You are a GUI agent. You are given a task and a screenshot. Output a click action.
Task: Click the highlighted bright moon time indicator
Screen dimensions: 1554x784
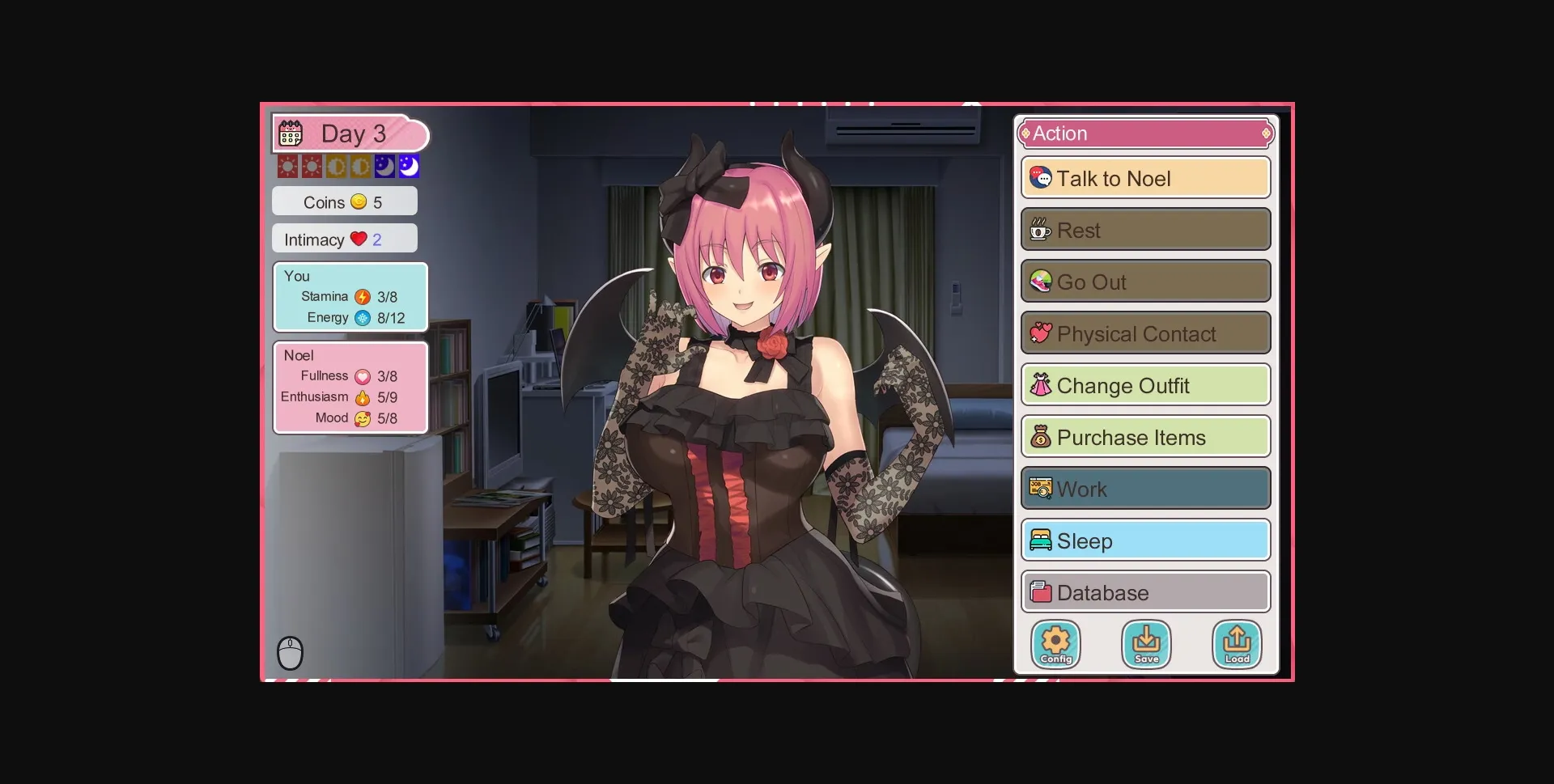(x=409, y=165)
